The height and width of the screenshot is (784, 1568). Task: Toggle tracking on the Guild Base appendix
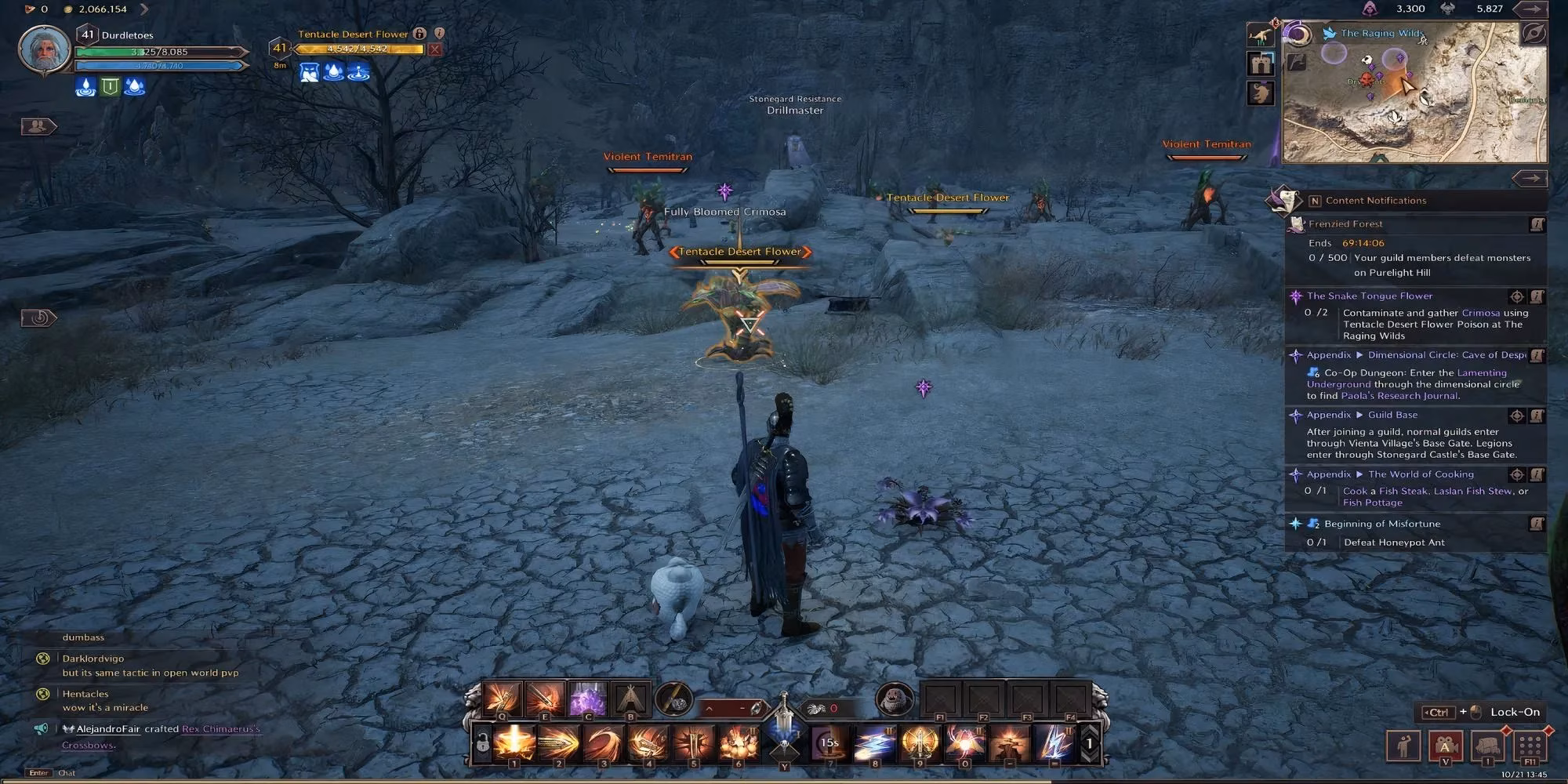coord(1518,415)
